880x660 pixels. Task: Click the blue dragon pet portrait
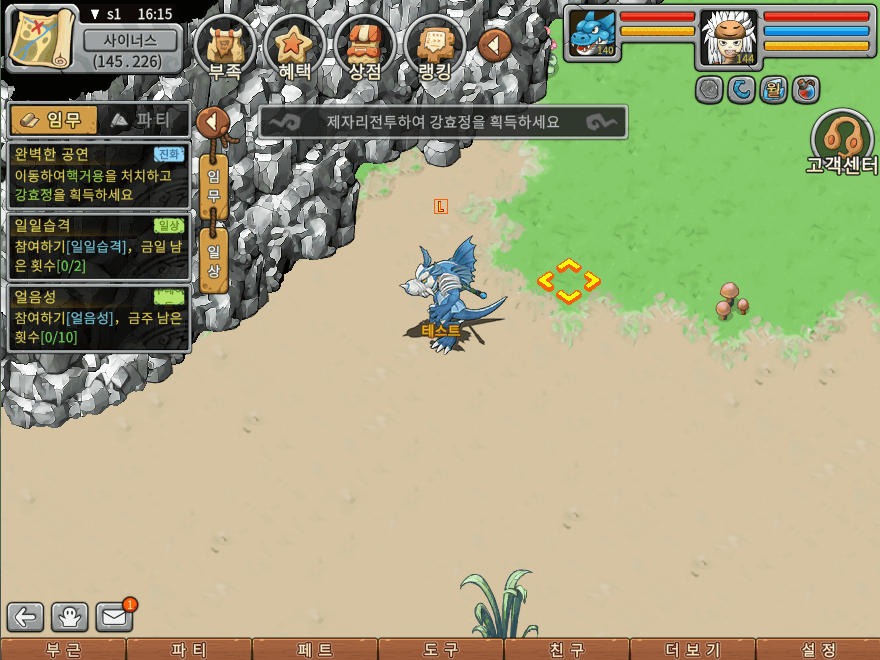pyautogui.click(x=591, y=33)
